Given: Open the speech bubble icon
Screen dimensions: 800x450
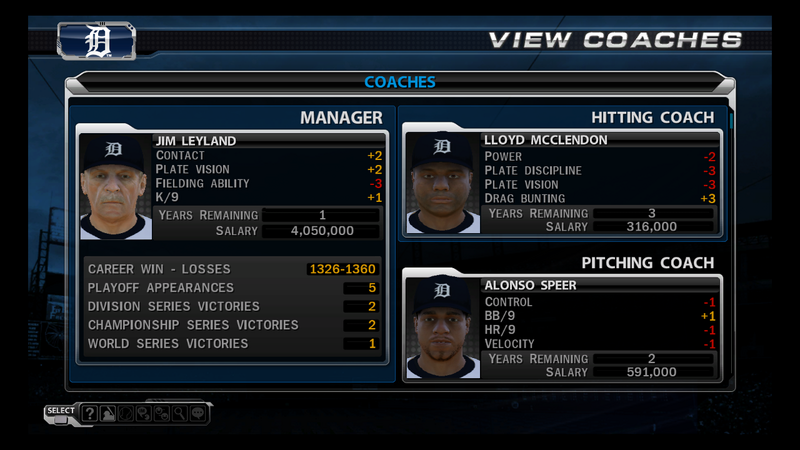Looking at the screenshot, I should click(196, 413).
